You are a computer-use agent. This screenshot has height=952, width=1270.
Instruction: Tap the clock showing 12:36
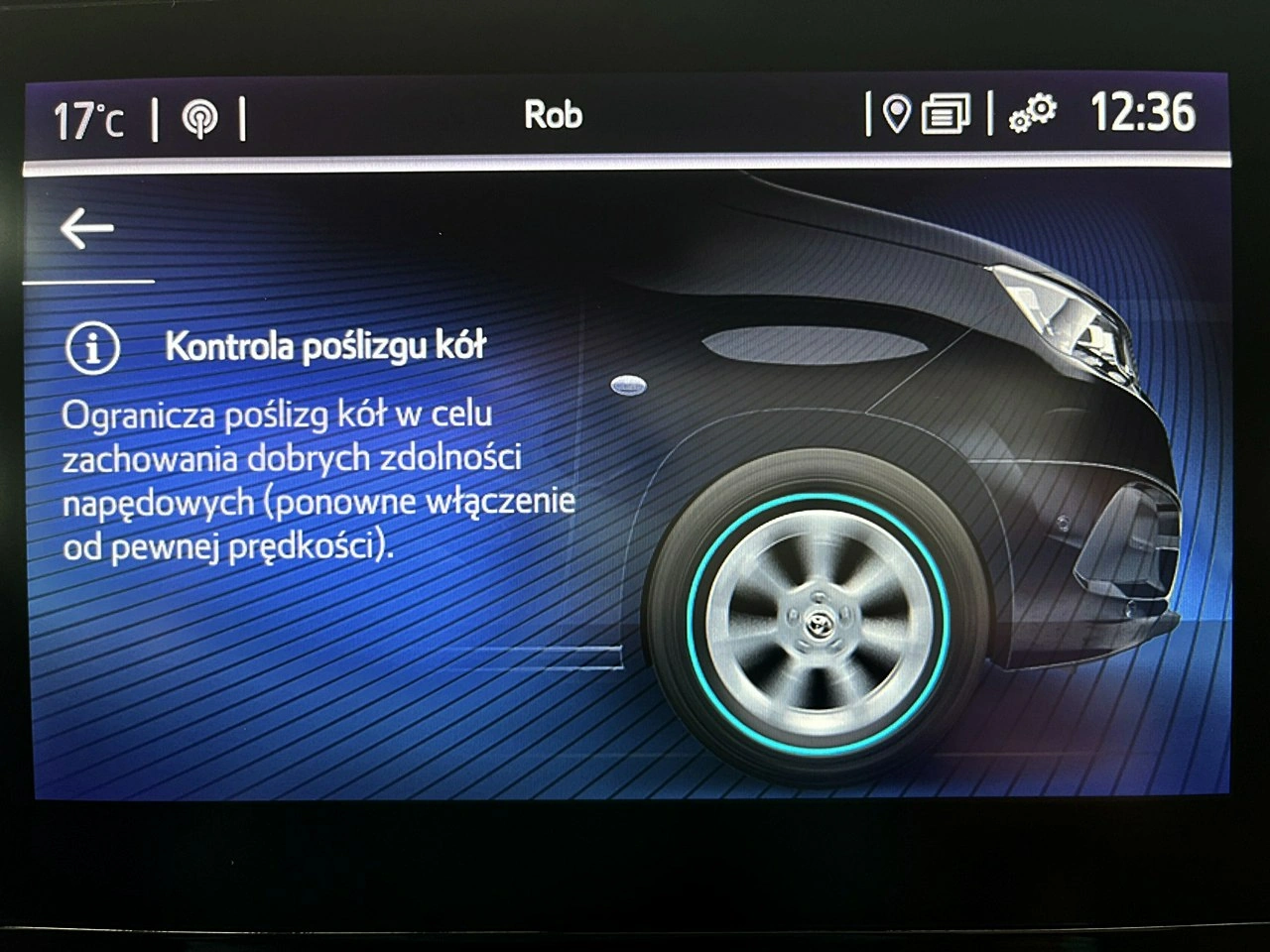pyautogui.click(x=1143, y=113)
